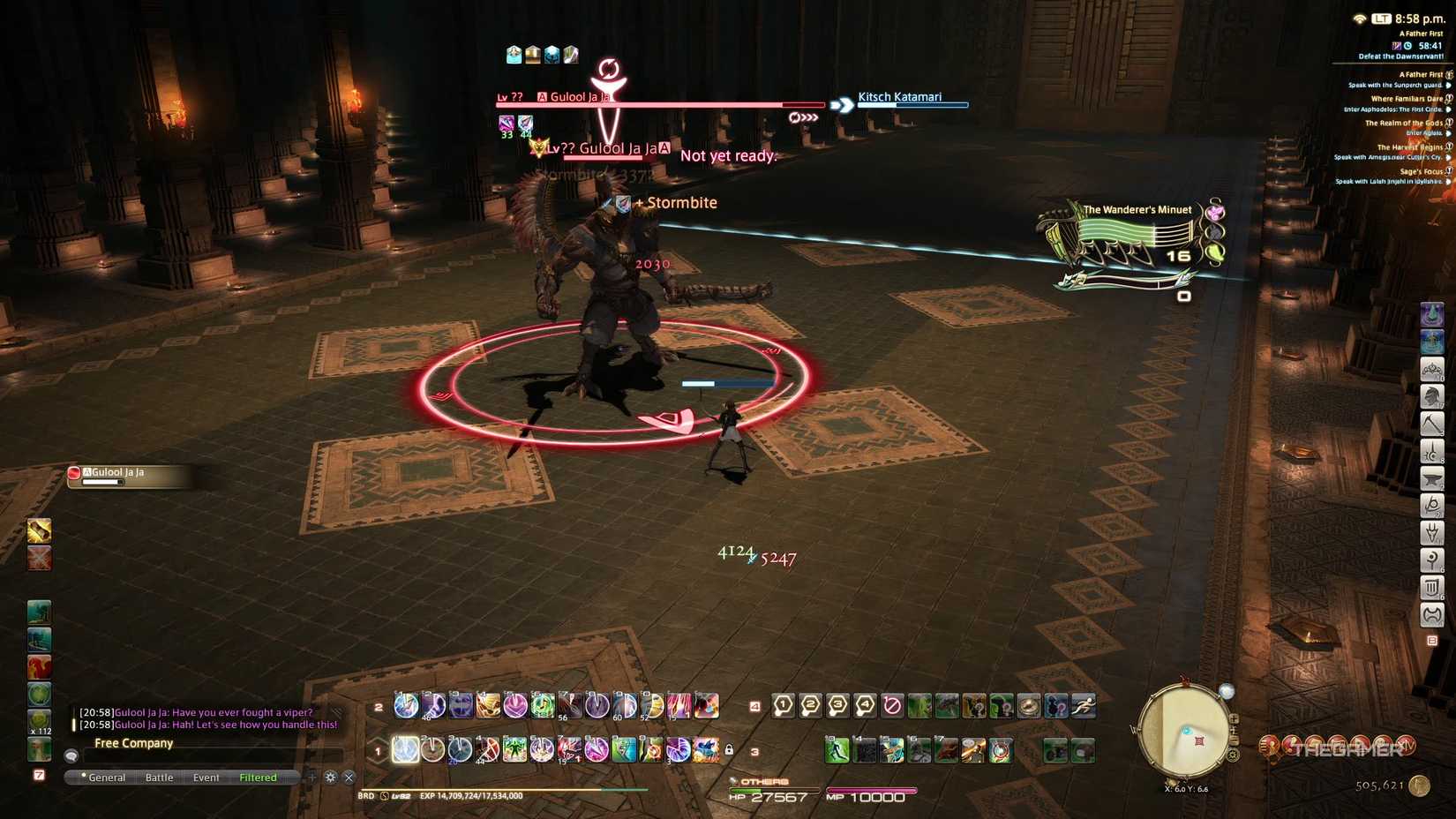Click the helmet character icon in right sidebar

1431,397
